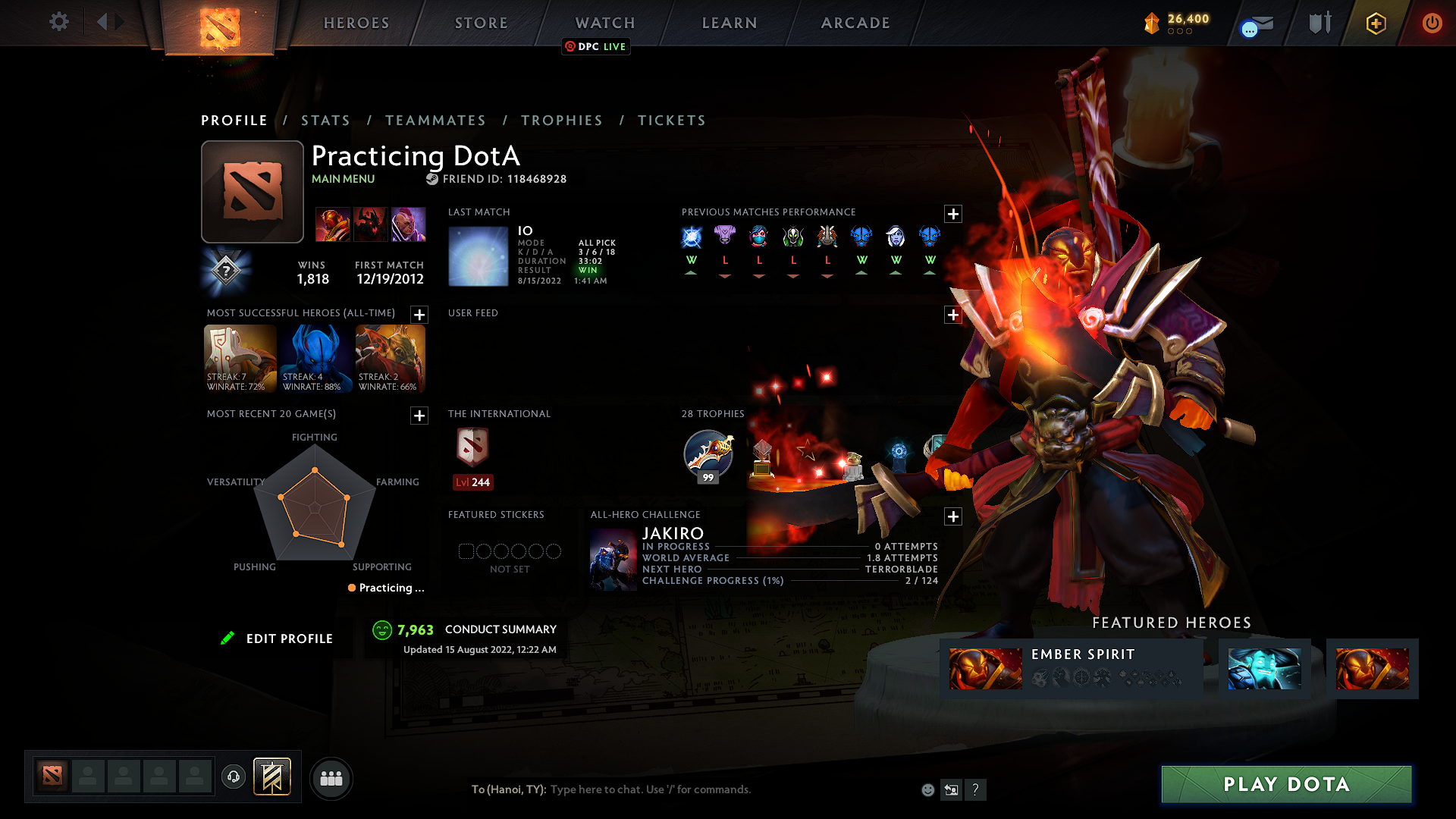Expand Previous Matches Performance with plus button

click(953, 215)
